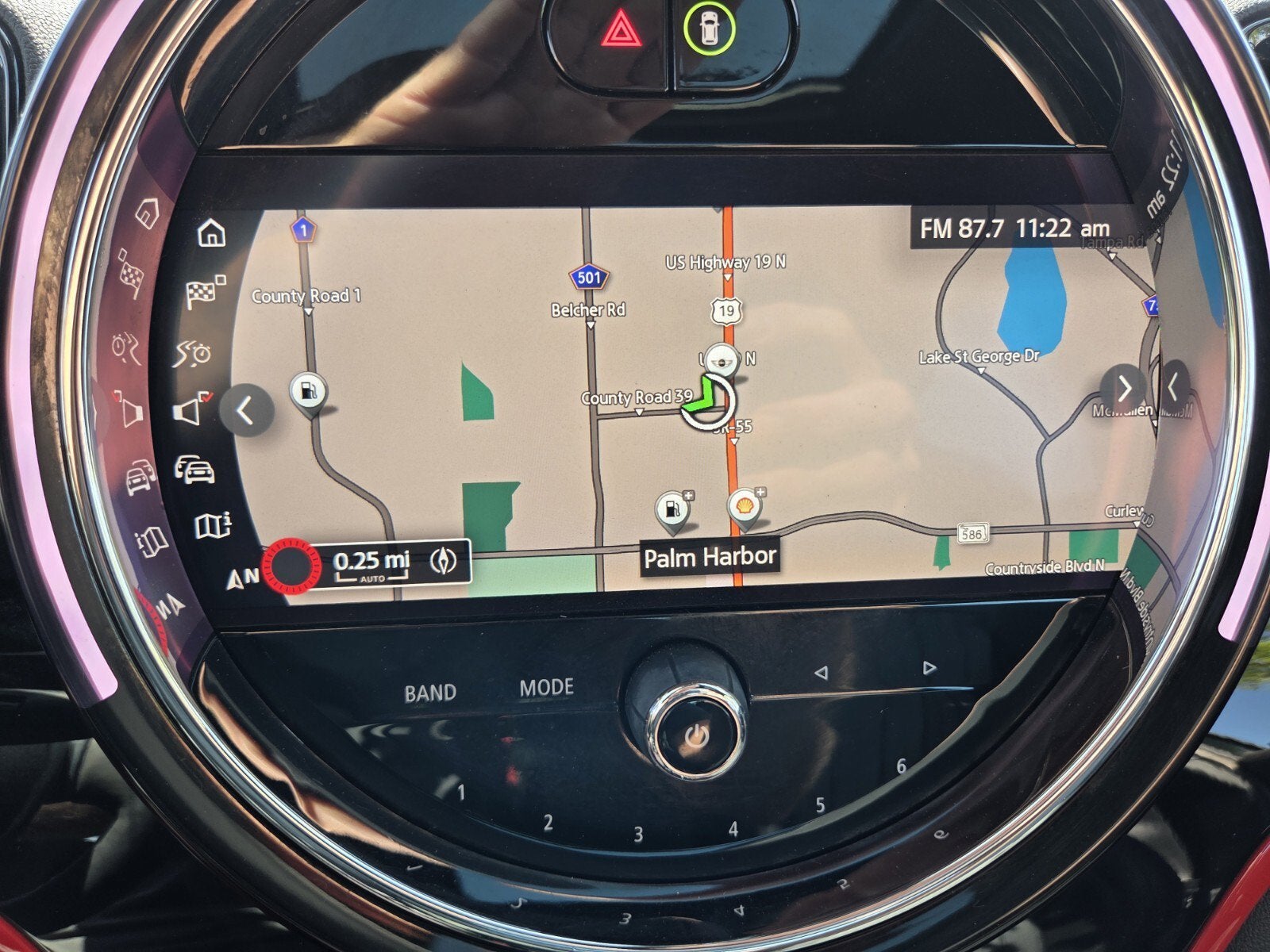Image resolution: width=1270 pixels, height=952 pixels.
Task: Select the destination flag icon
Action: click(x=203, y=293)
